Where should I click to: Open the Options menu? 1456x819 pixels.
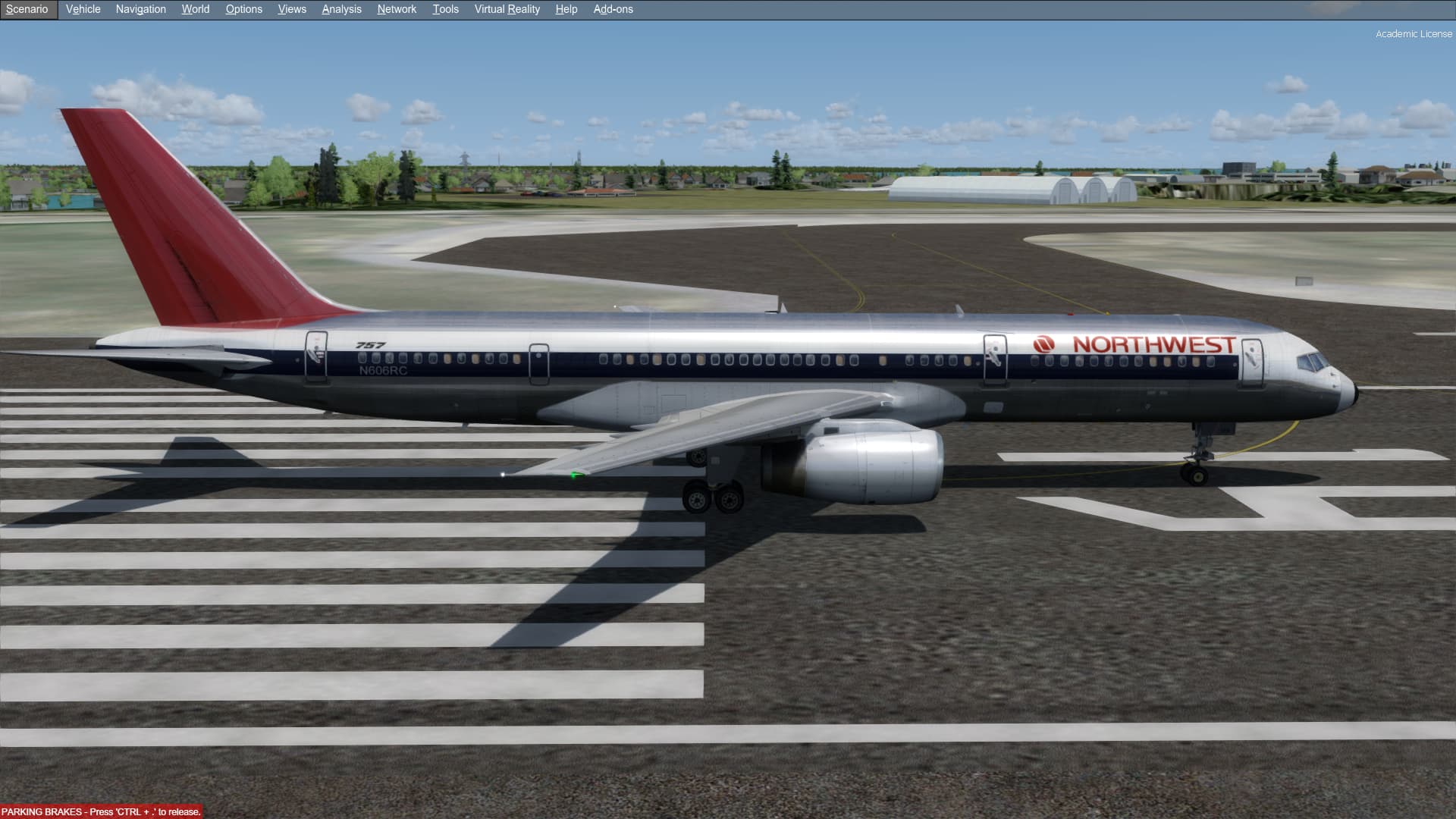coord(243,9)
